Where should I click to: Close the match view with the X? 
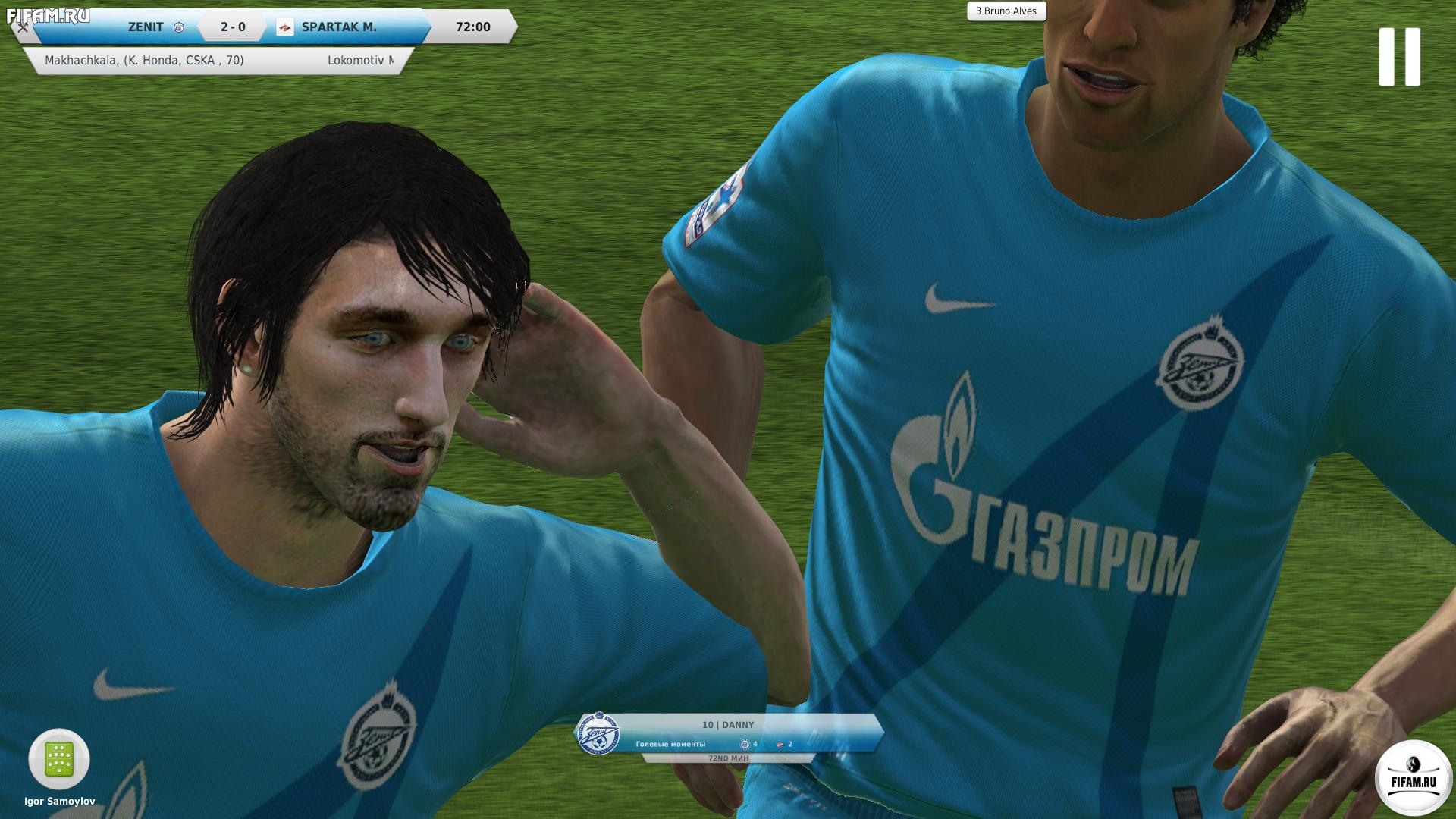(23, 28)
